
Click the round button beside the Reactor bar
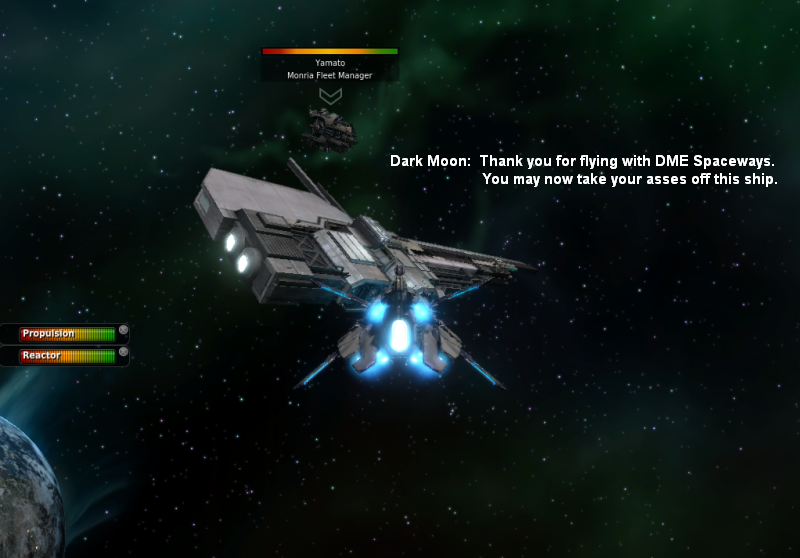coord(123,352)
